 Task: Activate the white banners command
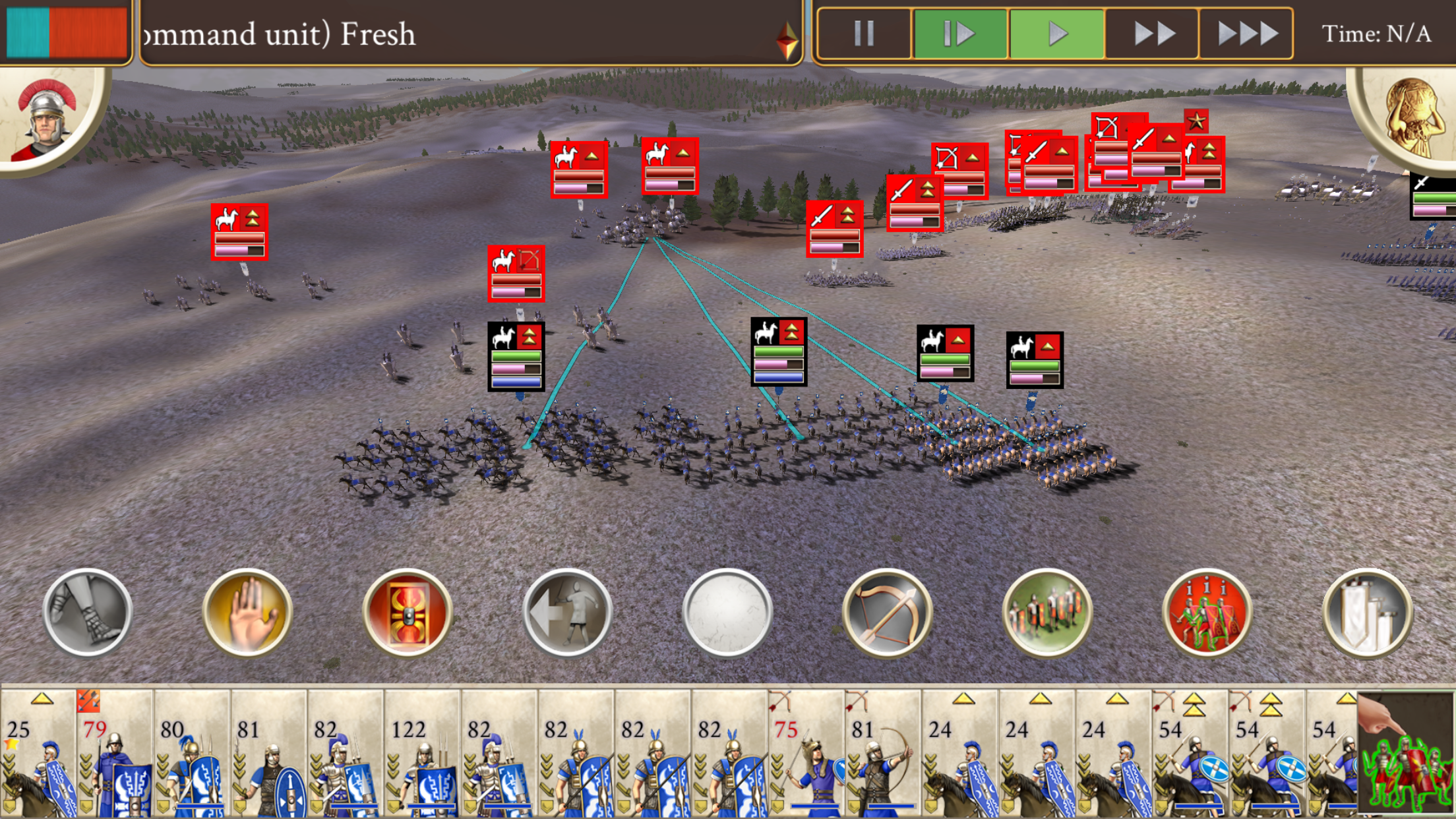point(1367,613)
